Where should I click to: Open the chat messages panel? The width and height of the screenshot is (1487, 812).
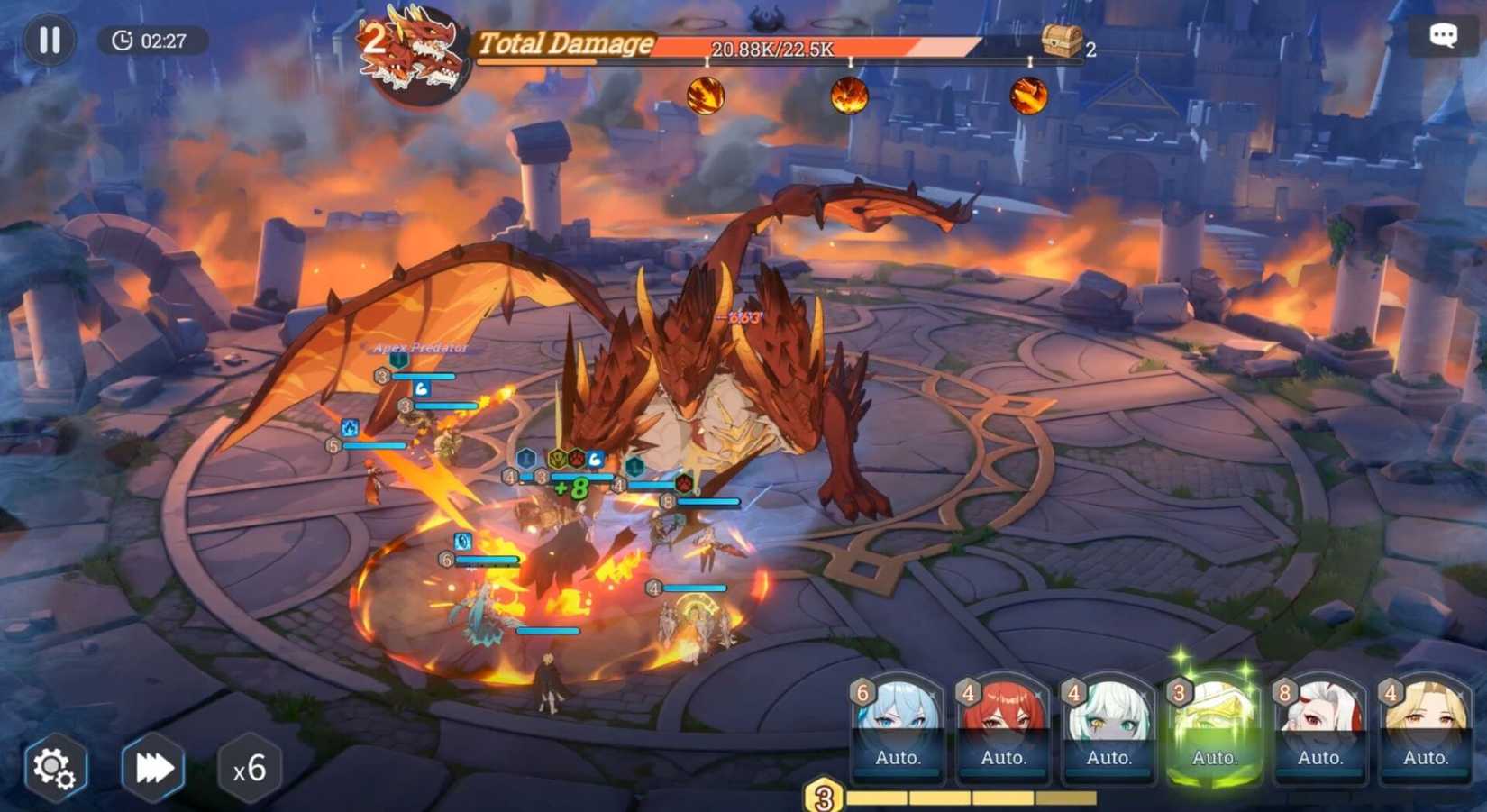[x=1443, y=34]
